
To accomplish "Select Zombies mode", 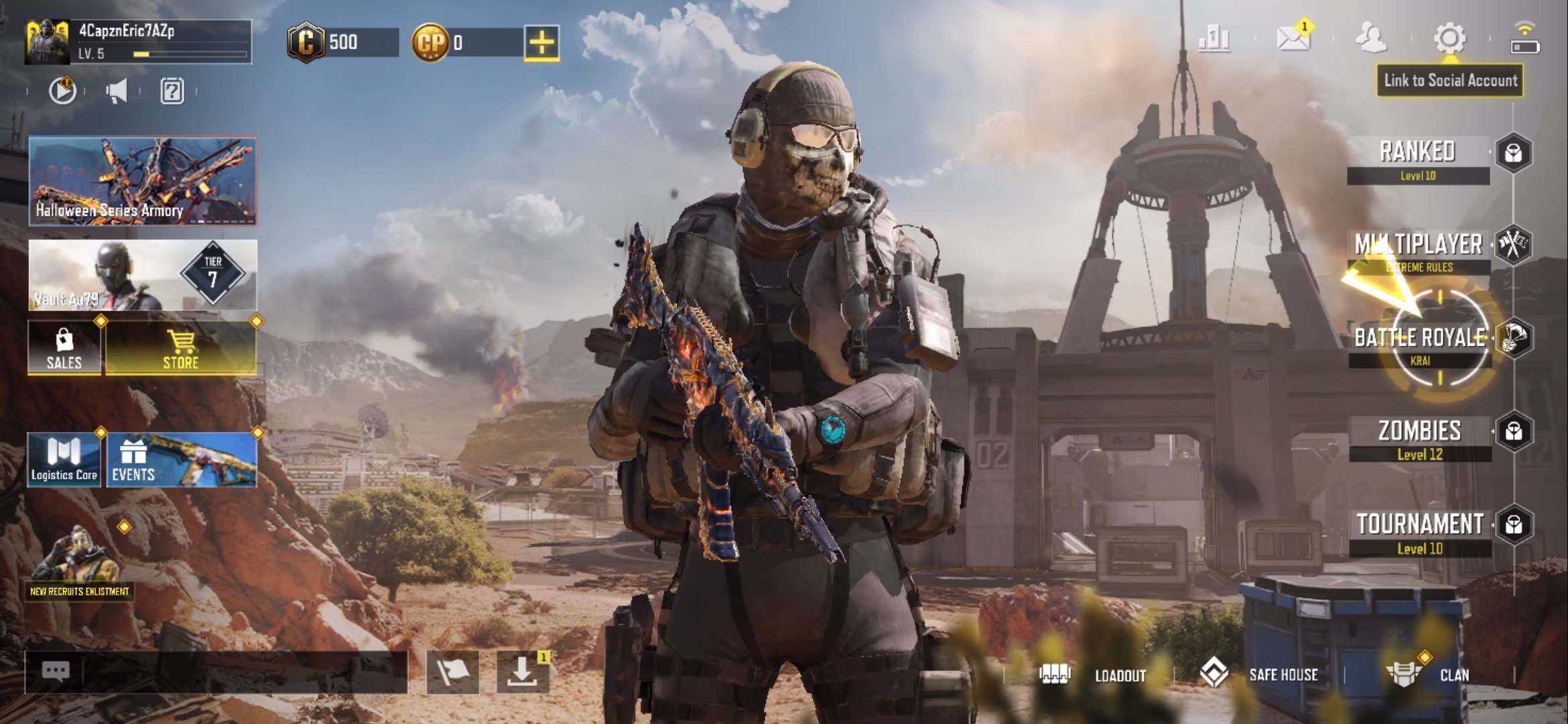I will [x=1419, y=438].
